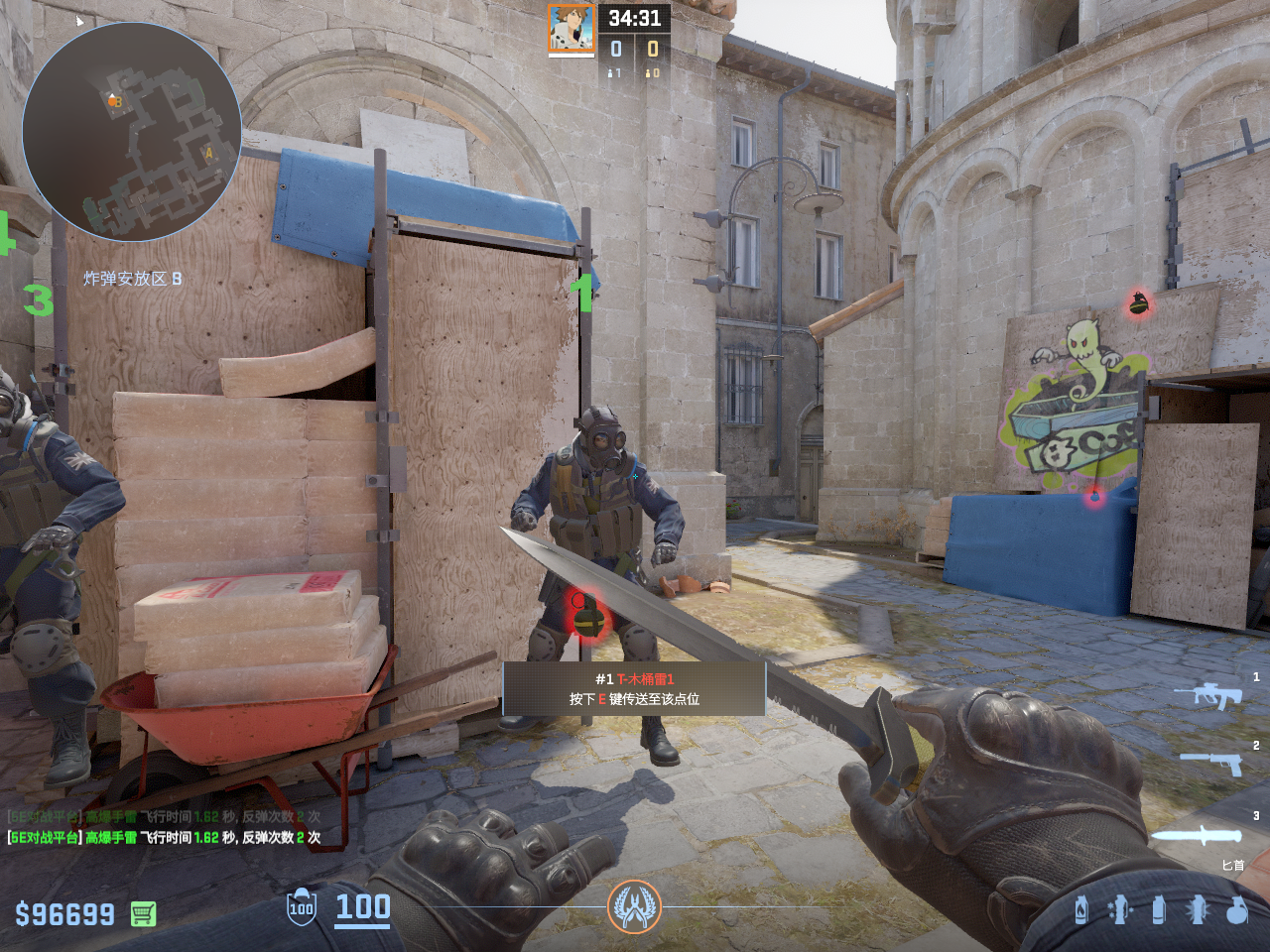Choose the plain smoke grenade canister icon
Viewport: 1270px width, 952px height.
(x=1158, y=909)
